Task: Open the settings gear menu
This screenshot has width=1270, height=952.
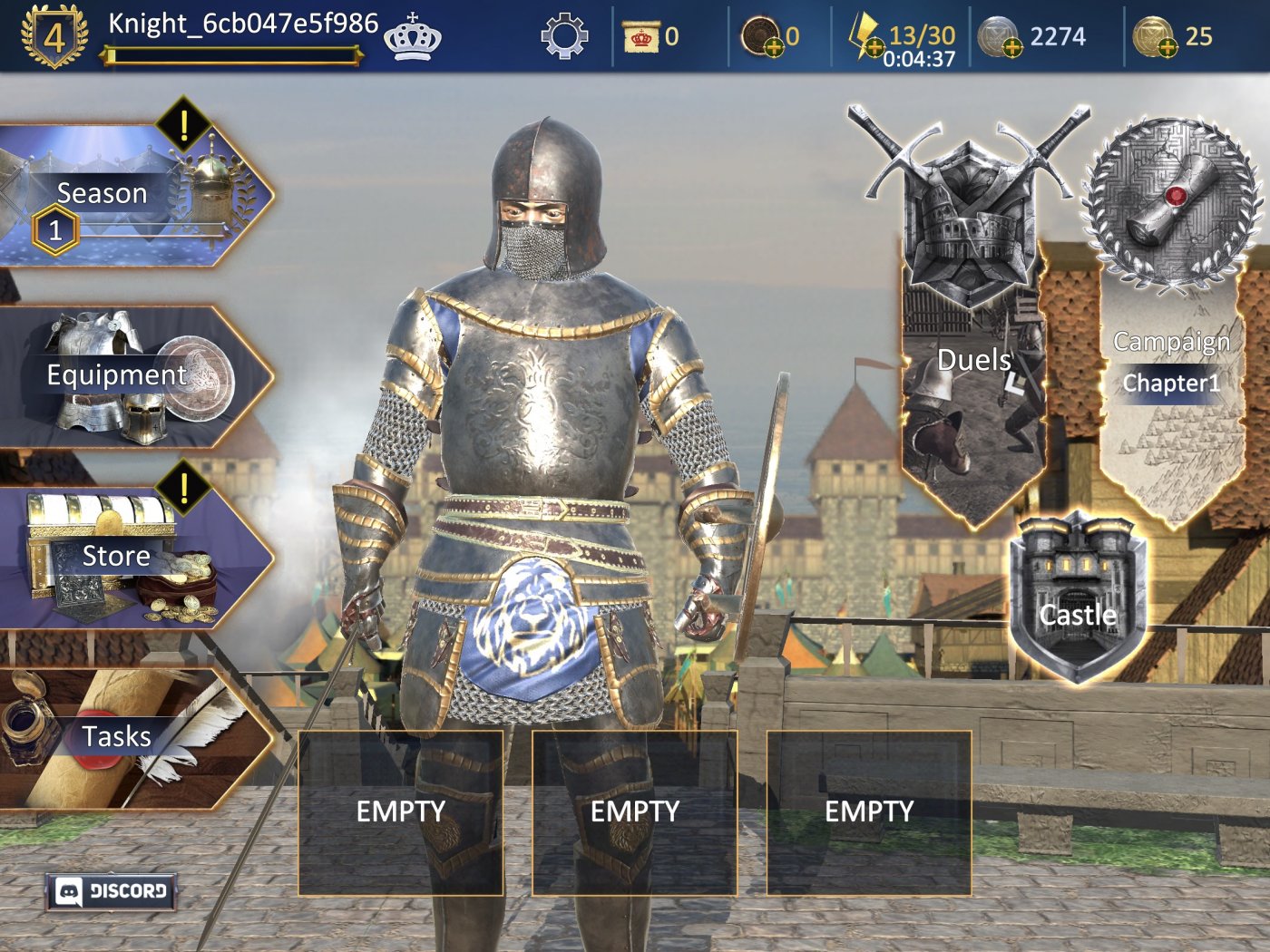Action: point(564,36)
